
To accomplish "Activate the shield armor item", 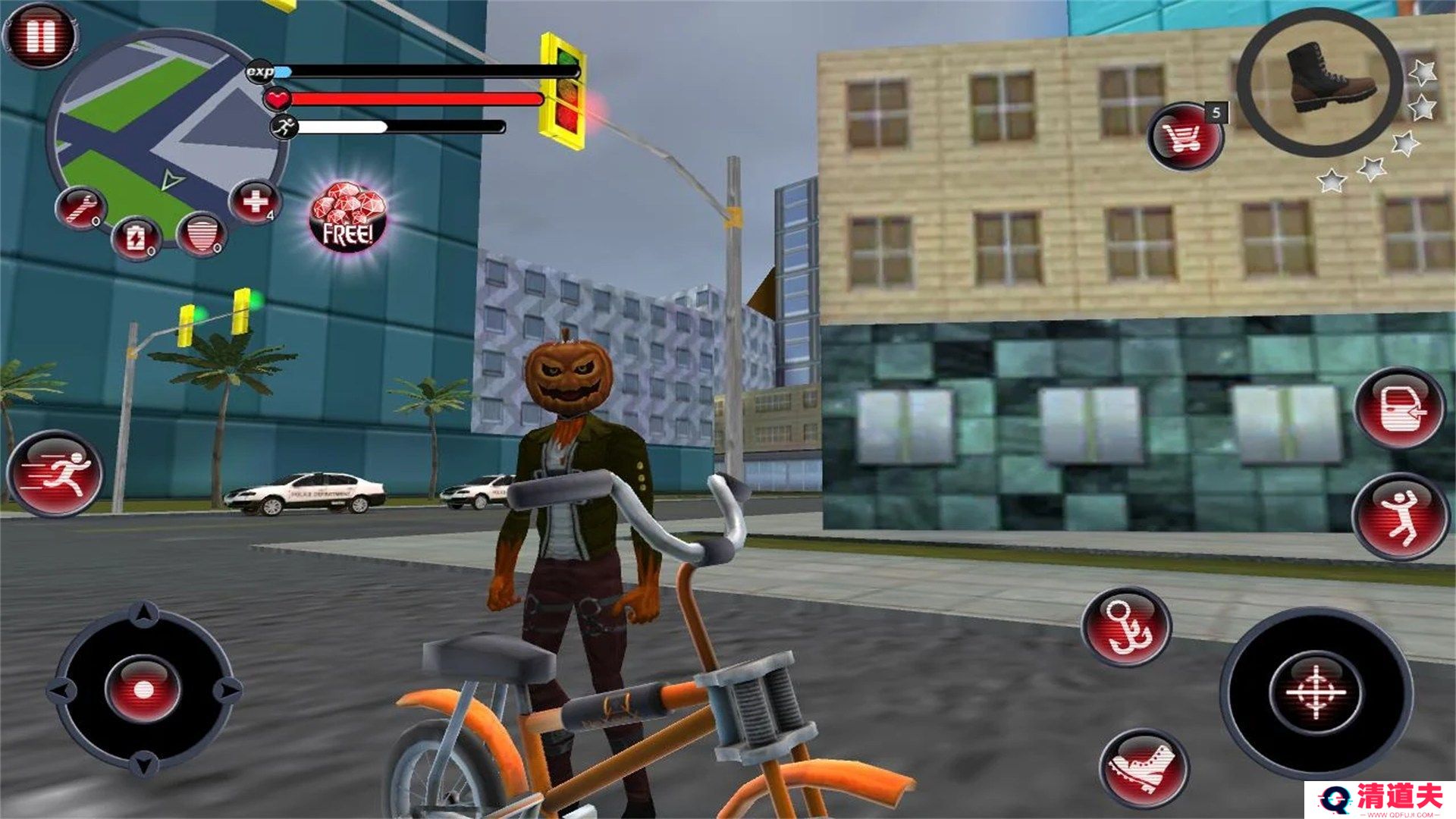I will [x=201, y=234].
